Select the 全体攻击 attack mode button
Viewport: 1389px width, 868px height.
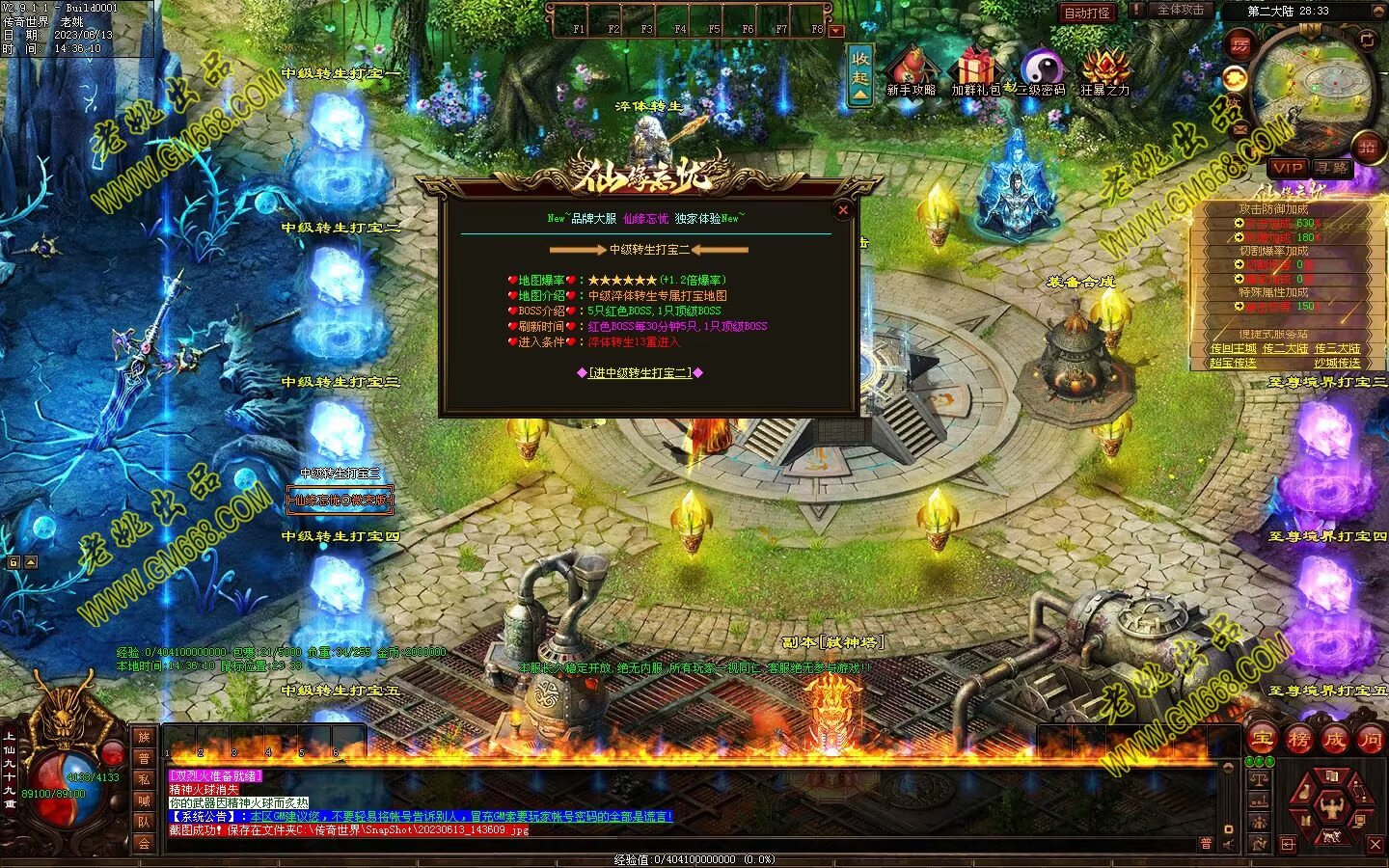[x=1180, y=10]
